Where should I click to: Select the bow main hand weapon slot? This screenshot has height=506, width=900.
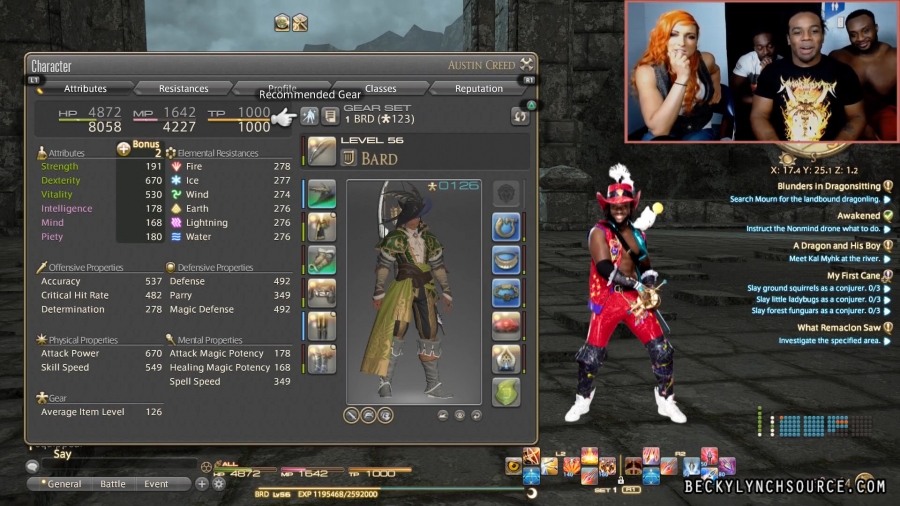coord(322,151)
